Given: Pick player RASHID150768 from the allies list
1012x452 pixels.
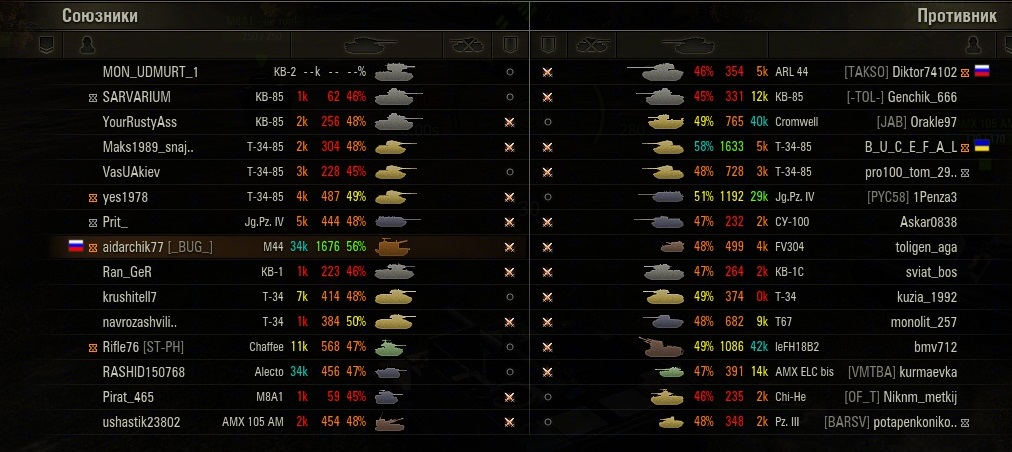Looking at the screenshot, I should [x=144, y=372].
